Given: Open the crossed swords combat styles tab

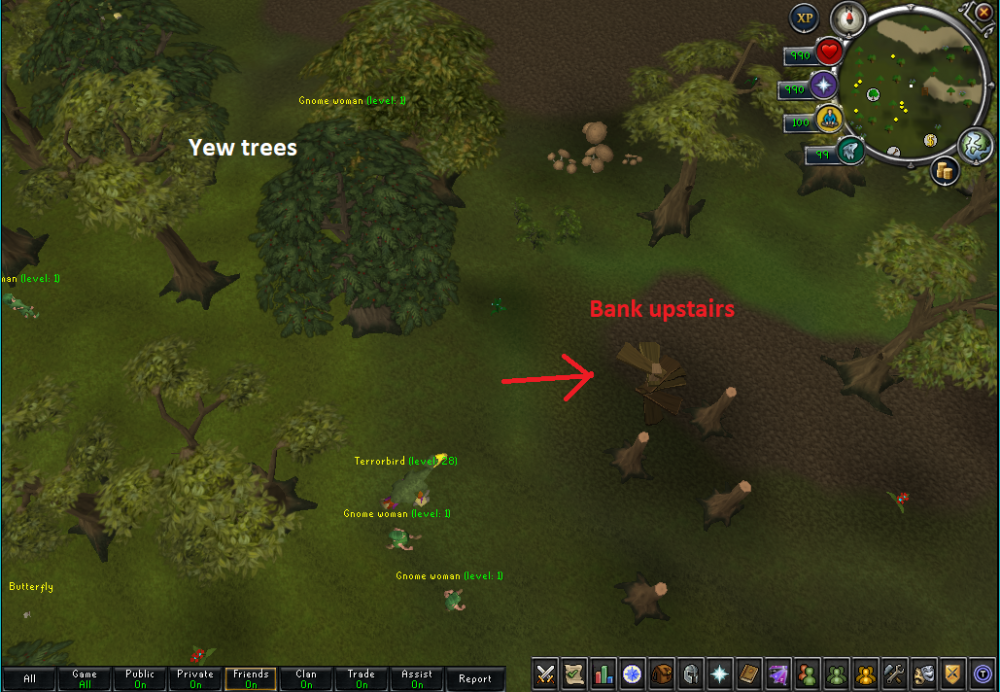Looking at the screenshot, I should pyautogui.click(x=546, y=675).
